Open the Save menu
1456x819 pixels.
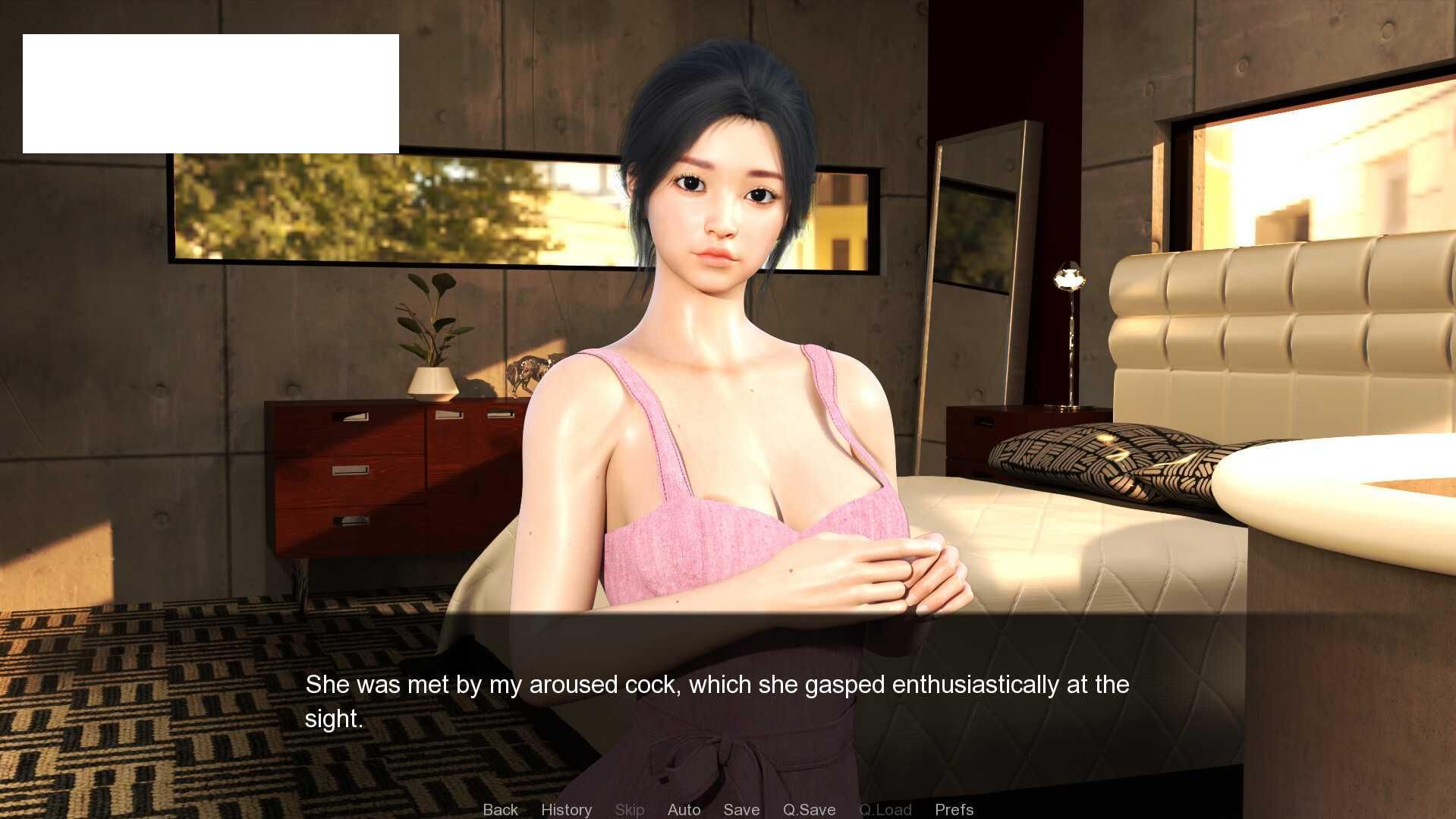tap(741, 809)
